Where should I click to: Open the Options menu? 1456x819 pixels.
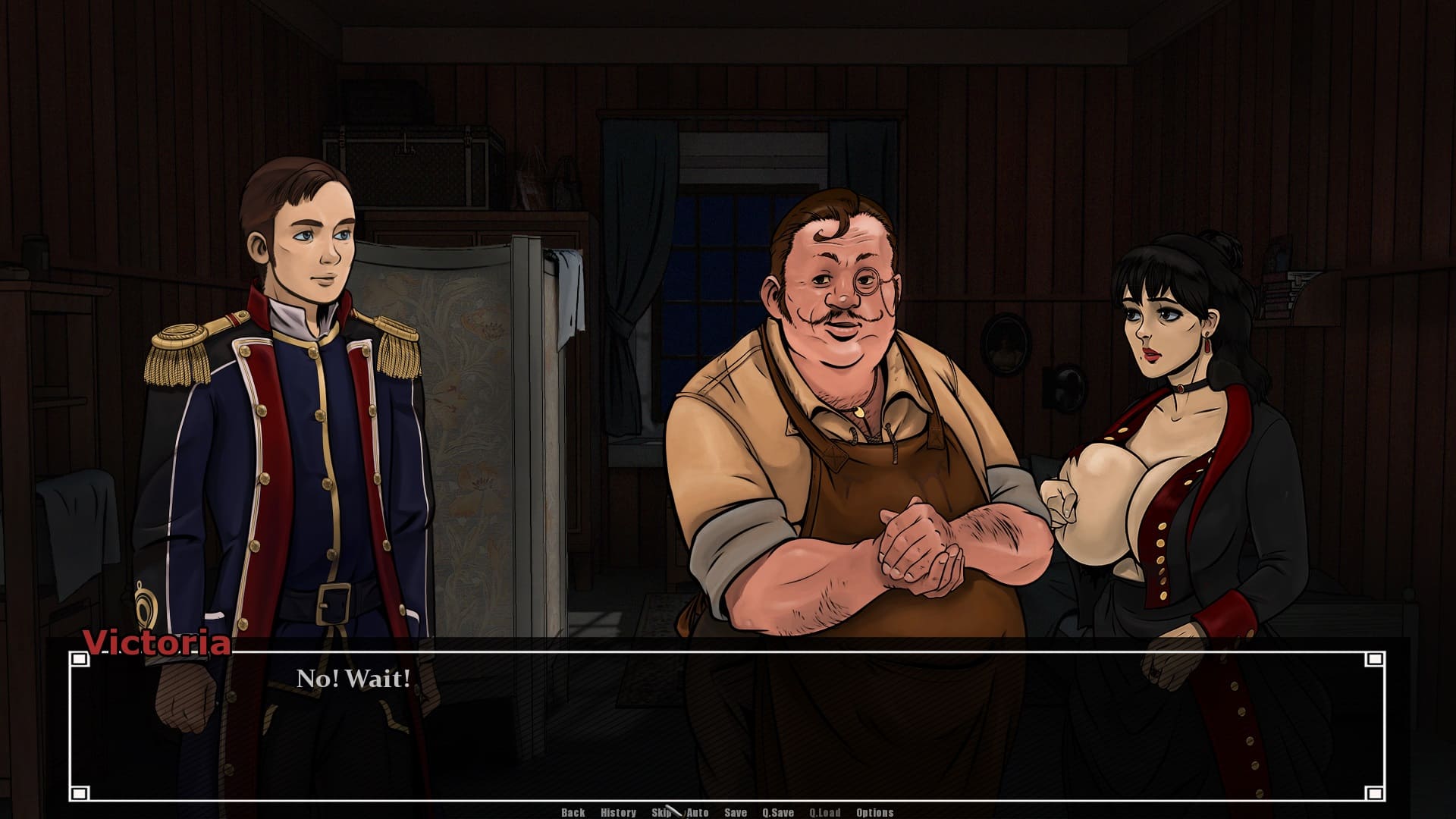pyautogui.click(x=875, y=812)
